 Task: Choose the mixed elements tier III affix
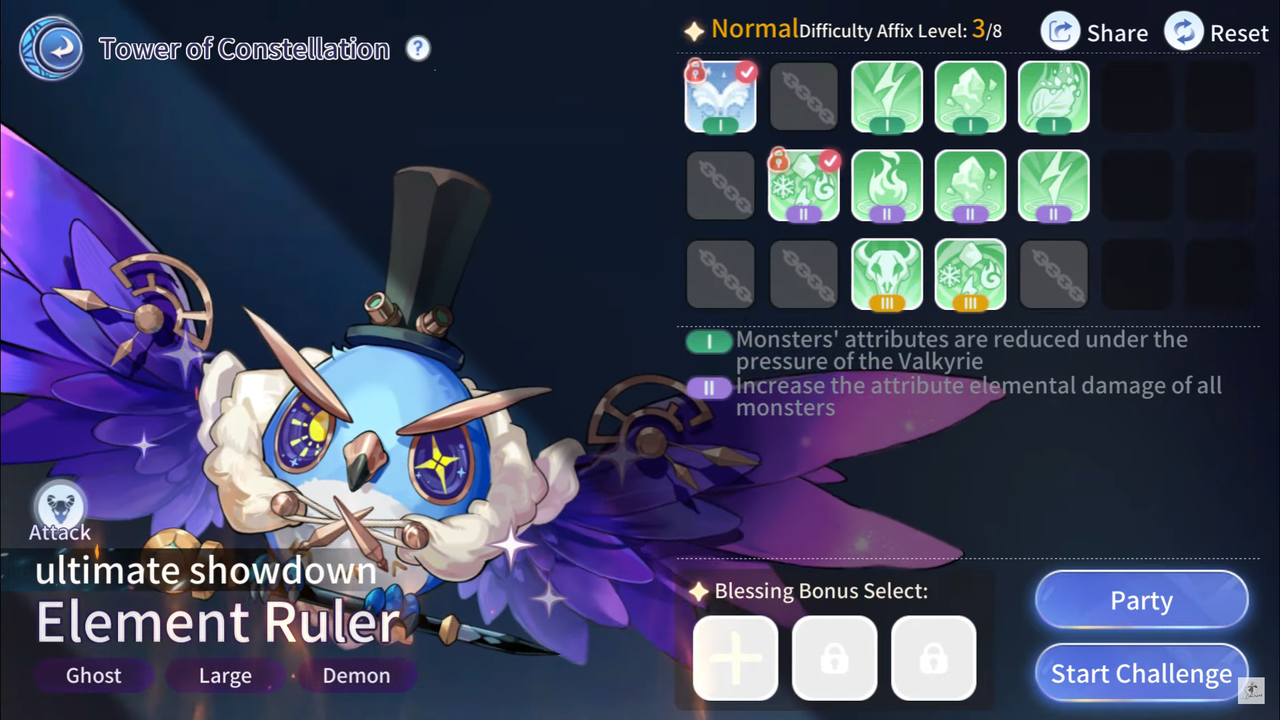click(970, 274)
